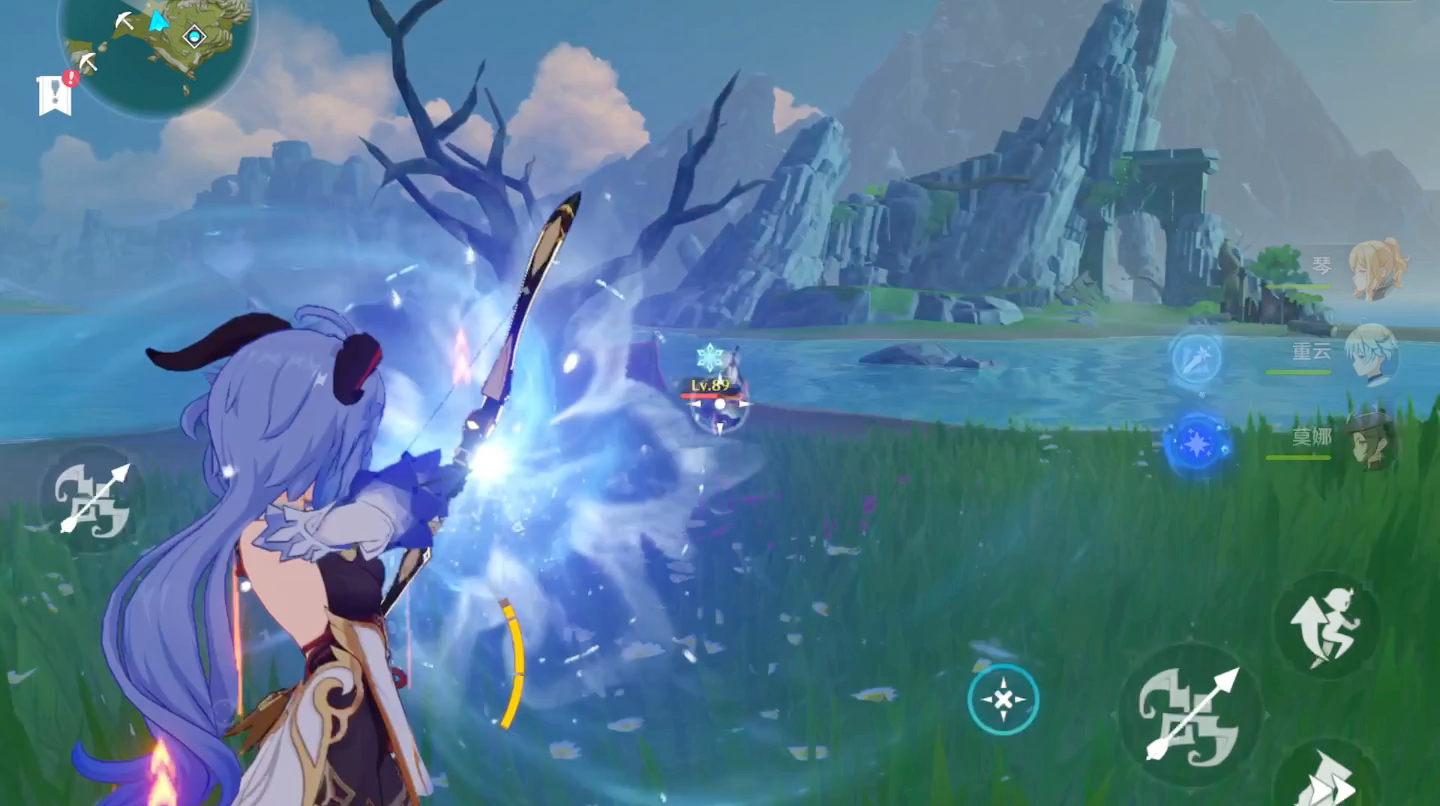This screenshot has width=1440, height=806.
Task: Activate 重云's sword burst icon
Action: (x=1196, y=356)
